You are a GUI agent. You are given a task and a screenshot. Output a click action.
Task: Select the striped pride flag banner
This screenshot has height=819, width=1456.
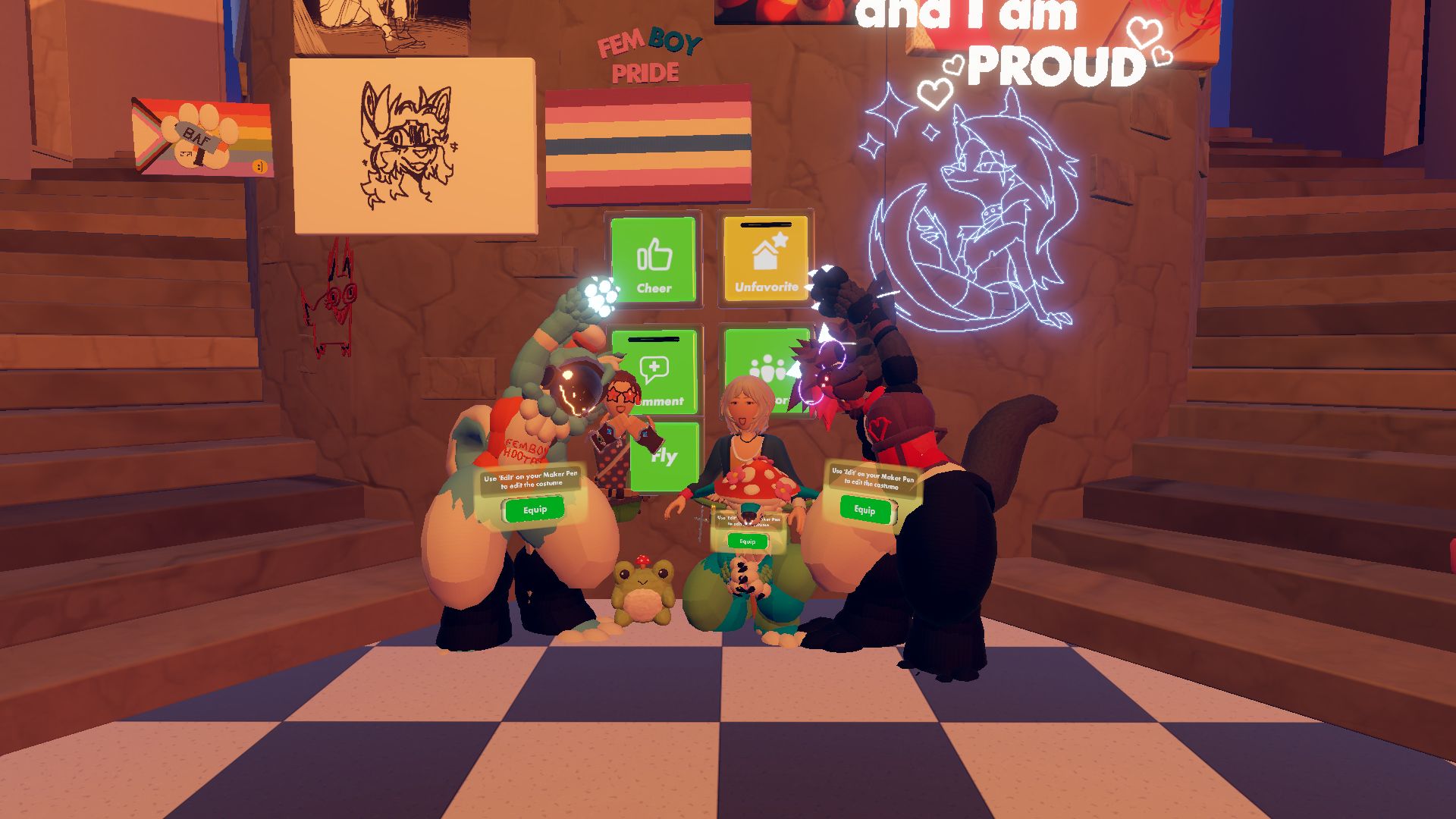(648, 144)
